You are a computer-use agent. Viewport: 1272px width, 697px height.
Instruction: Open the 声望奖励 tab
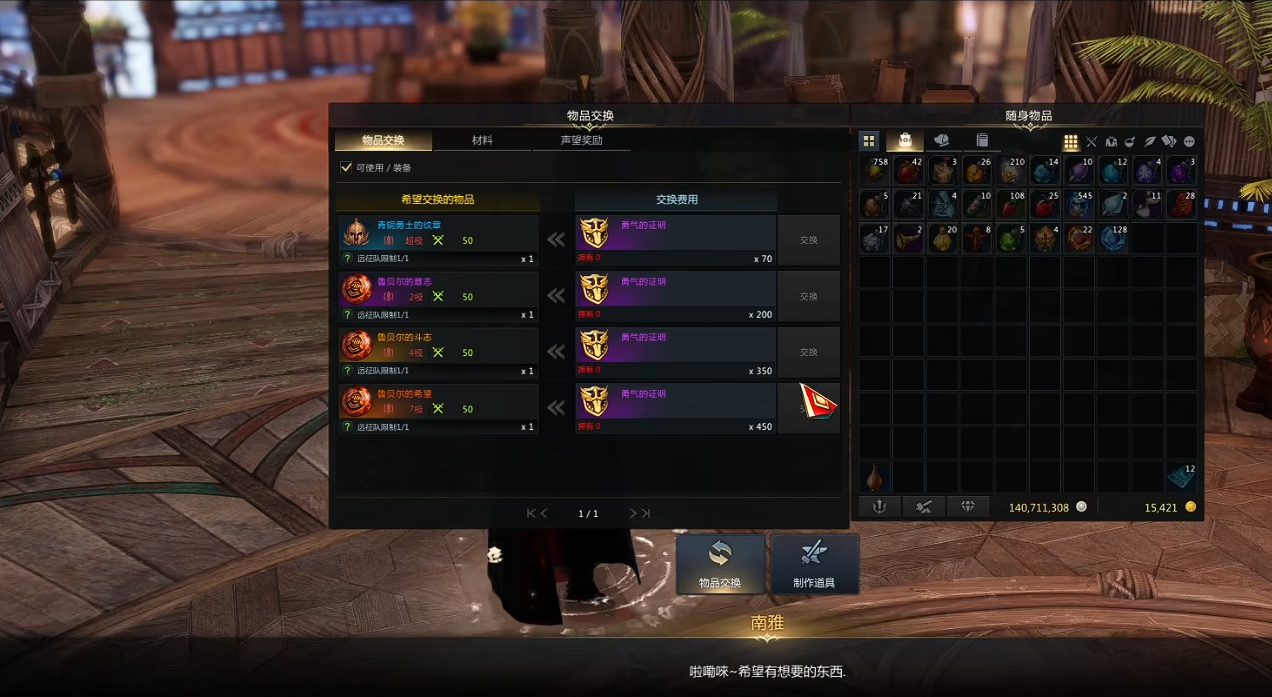[x=581, y=141]
